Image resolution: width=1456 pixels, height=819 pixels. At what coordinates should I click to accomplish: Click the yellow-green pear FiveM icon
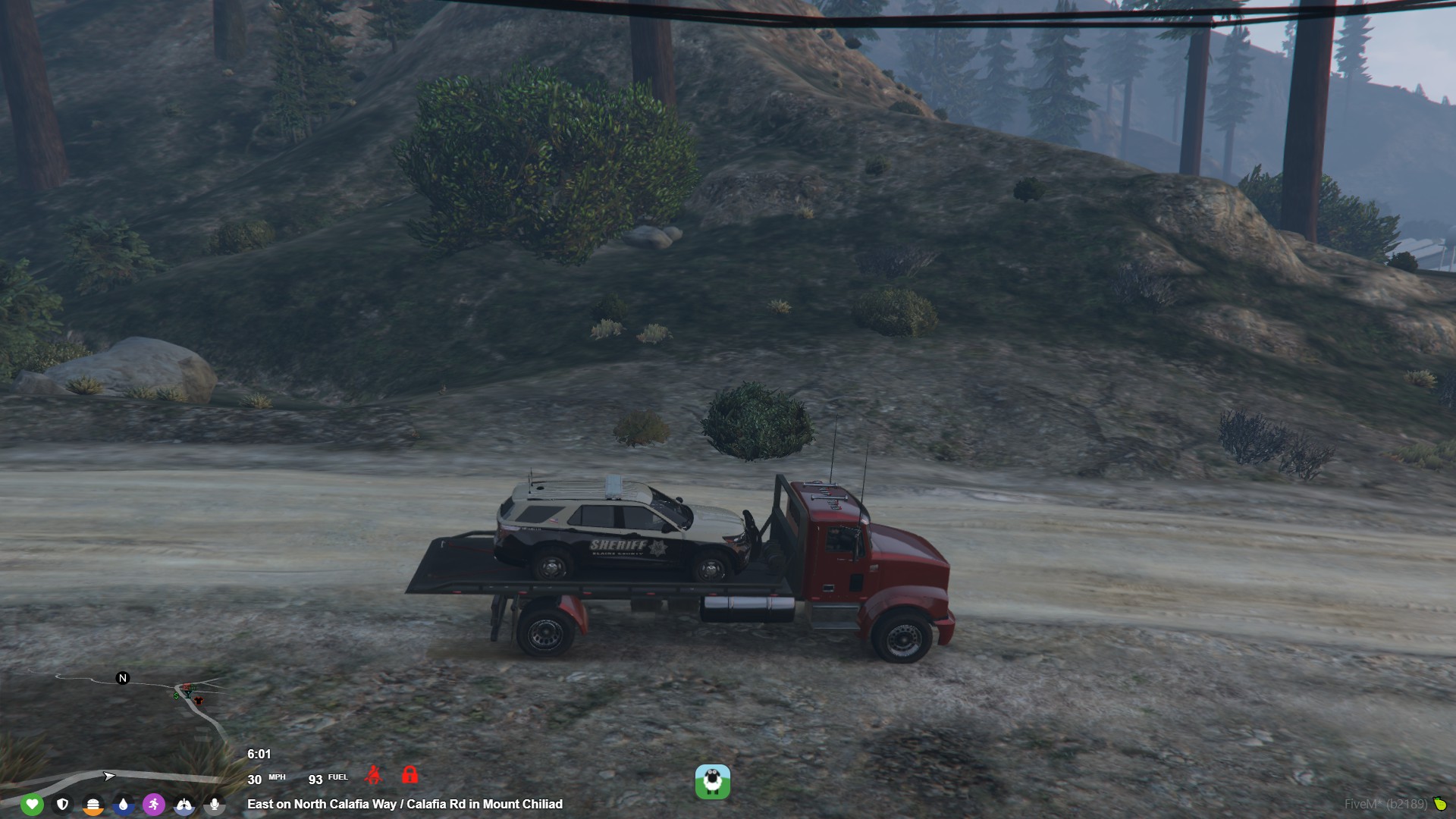click(1439, 804)
